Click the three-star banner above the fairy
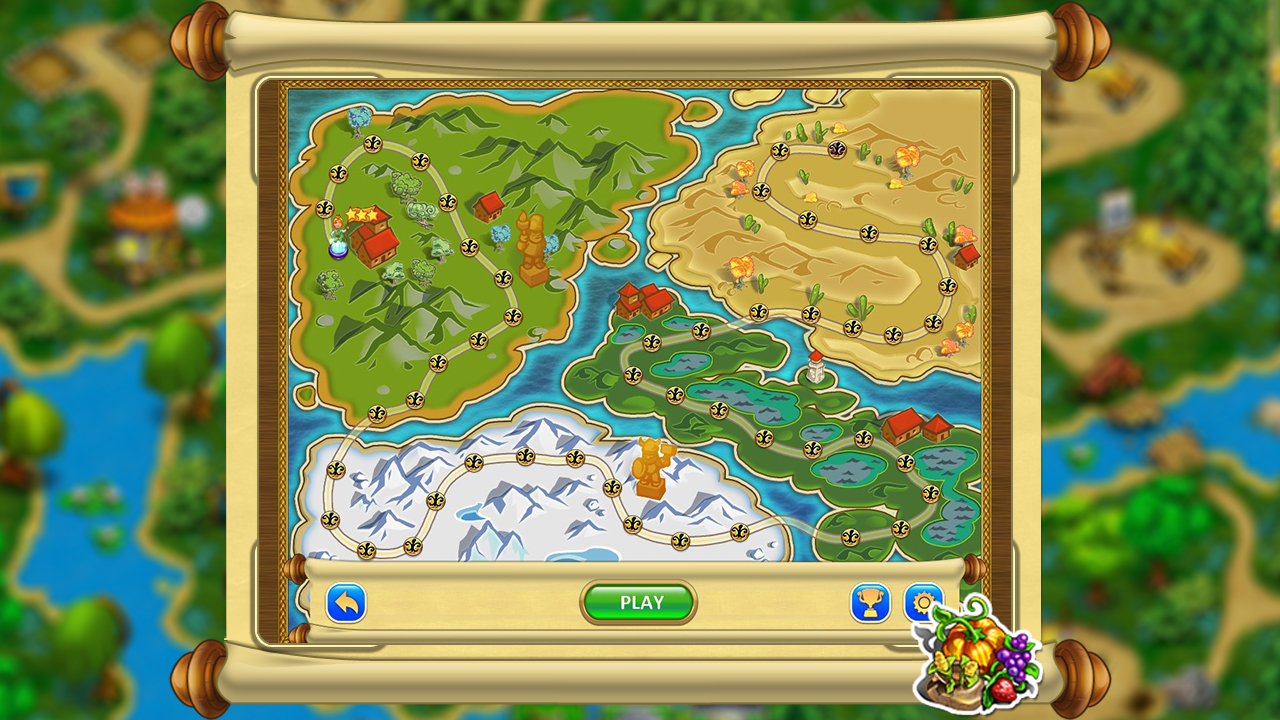Screen dimensions: 1280x720 (x=363, y=214)
